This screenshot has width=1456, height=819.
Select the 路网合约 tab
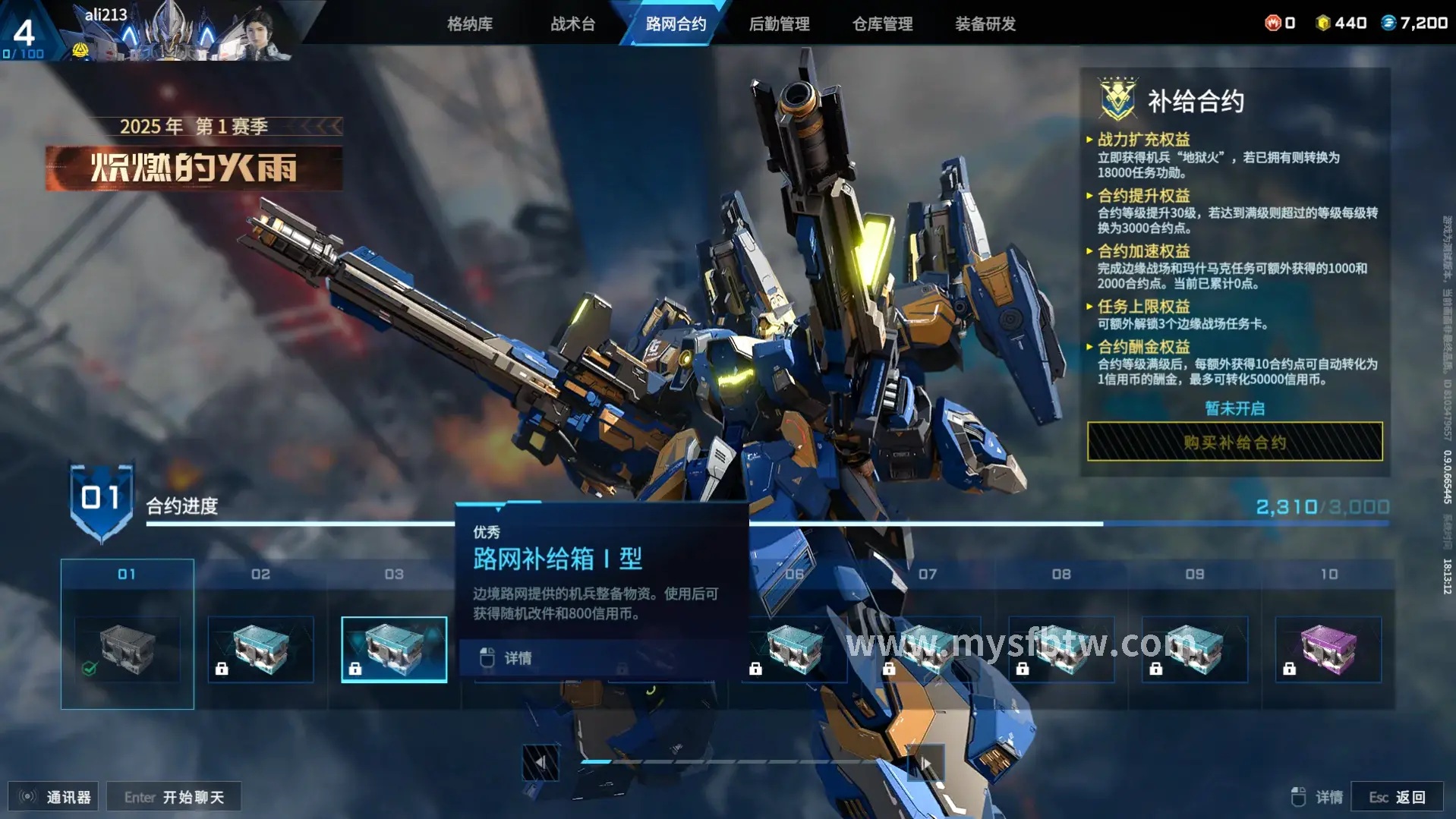coord(676,24)
